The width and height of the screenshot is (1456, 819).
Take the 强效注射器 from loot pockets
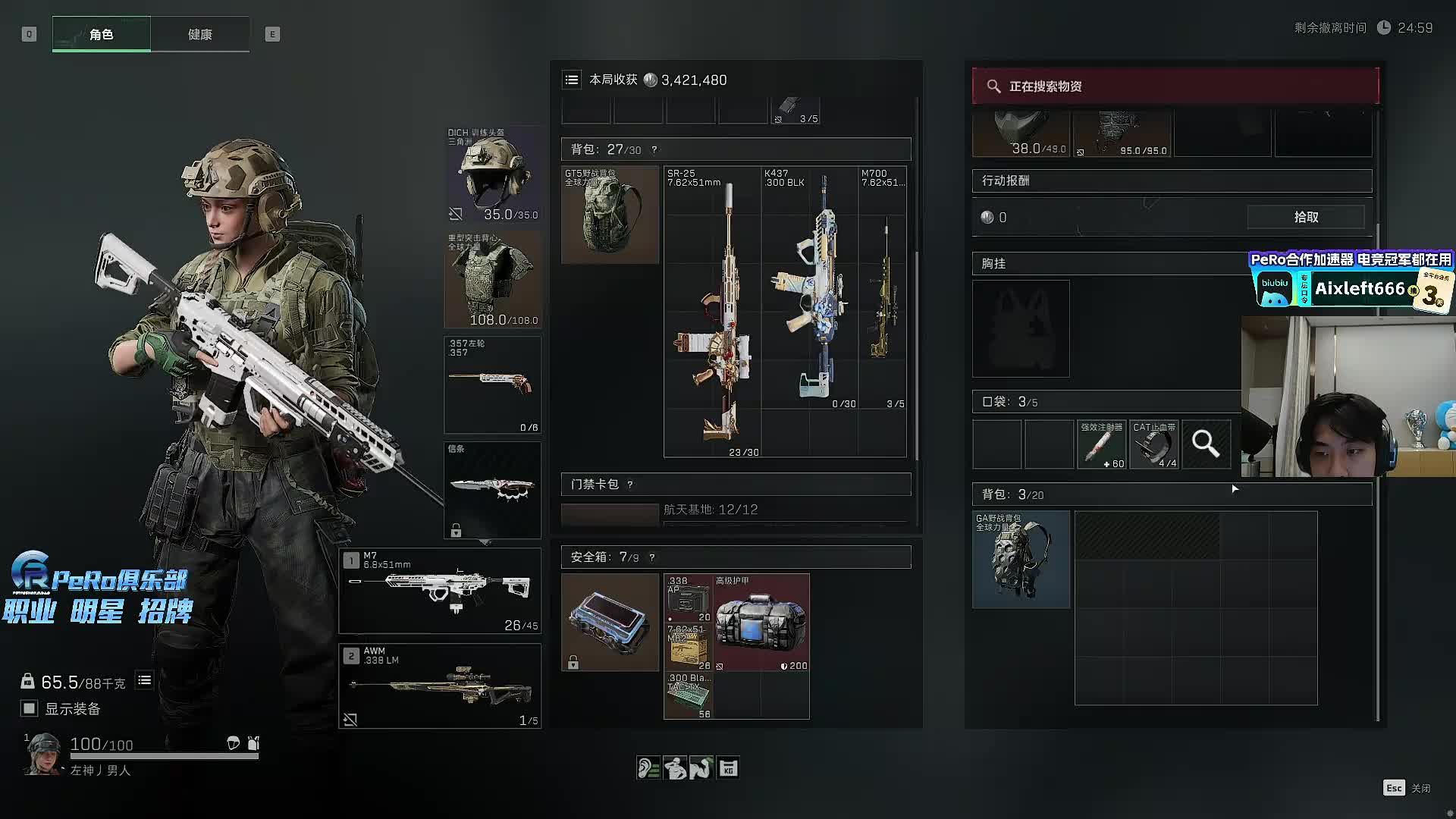click(1102, 444)
